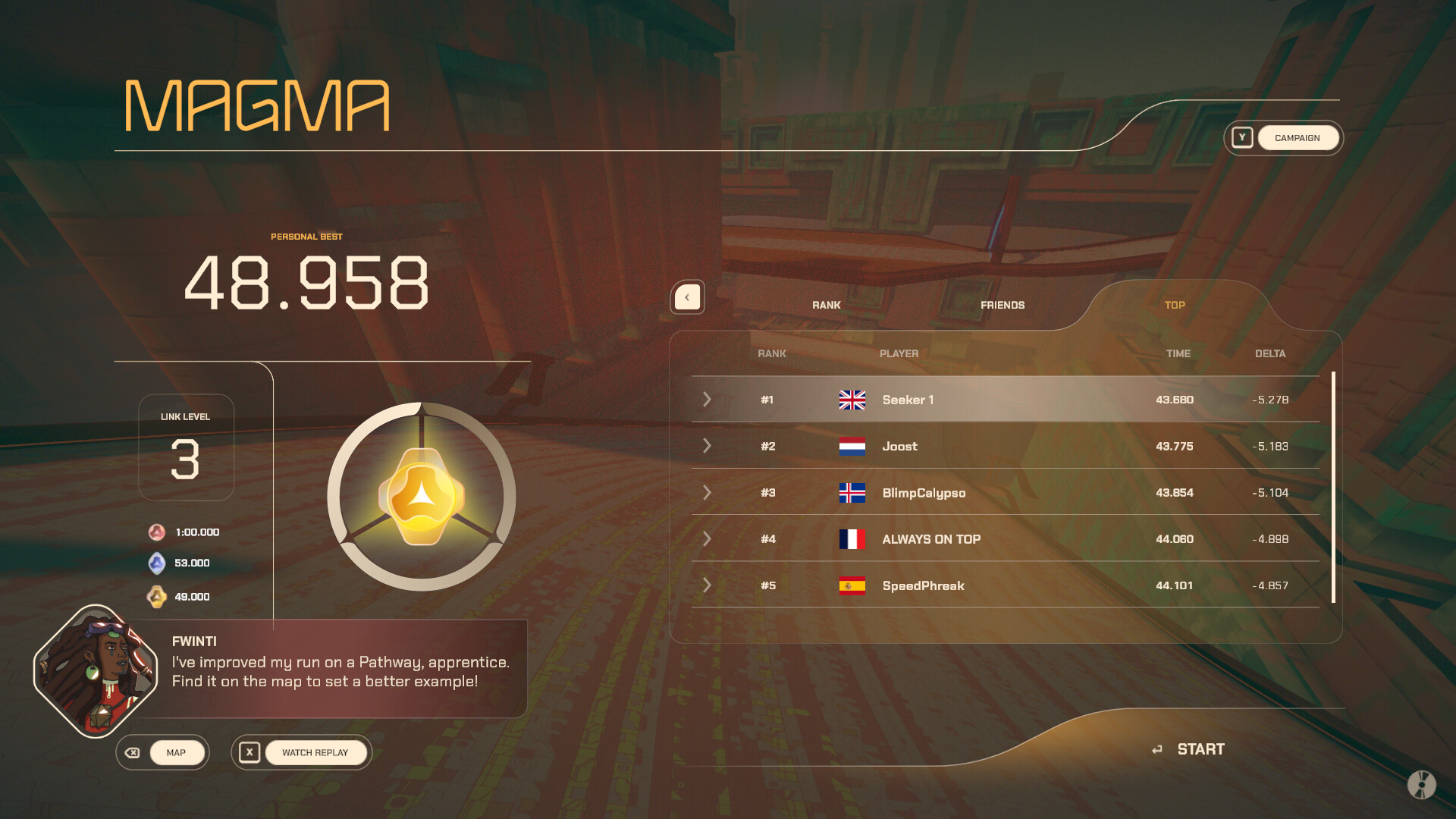The width and height of the screenshot is (1456, 819).
Task: Return to CAMPAIGN
Action: point(1298,137)
